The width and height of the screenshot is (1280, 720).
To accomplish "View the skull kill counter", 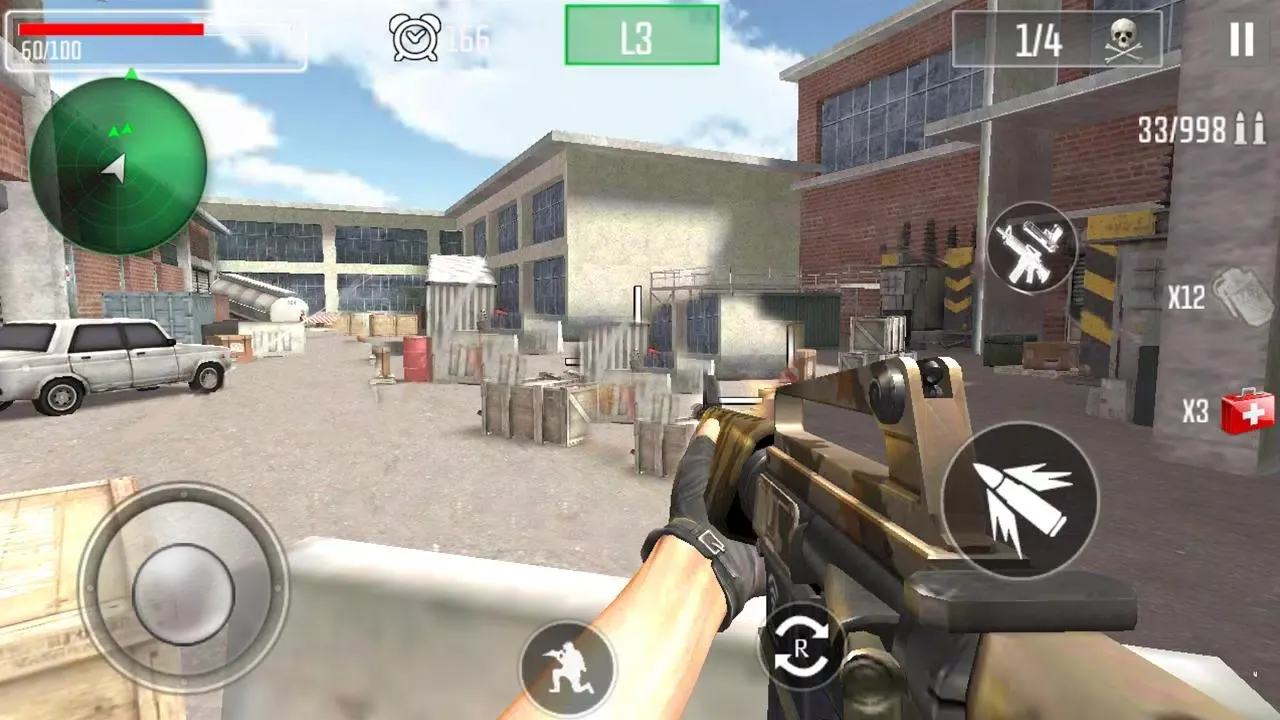I will point(1124,37).
